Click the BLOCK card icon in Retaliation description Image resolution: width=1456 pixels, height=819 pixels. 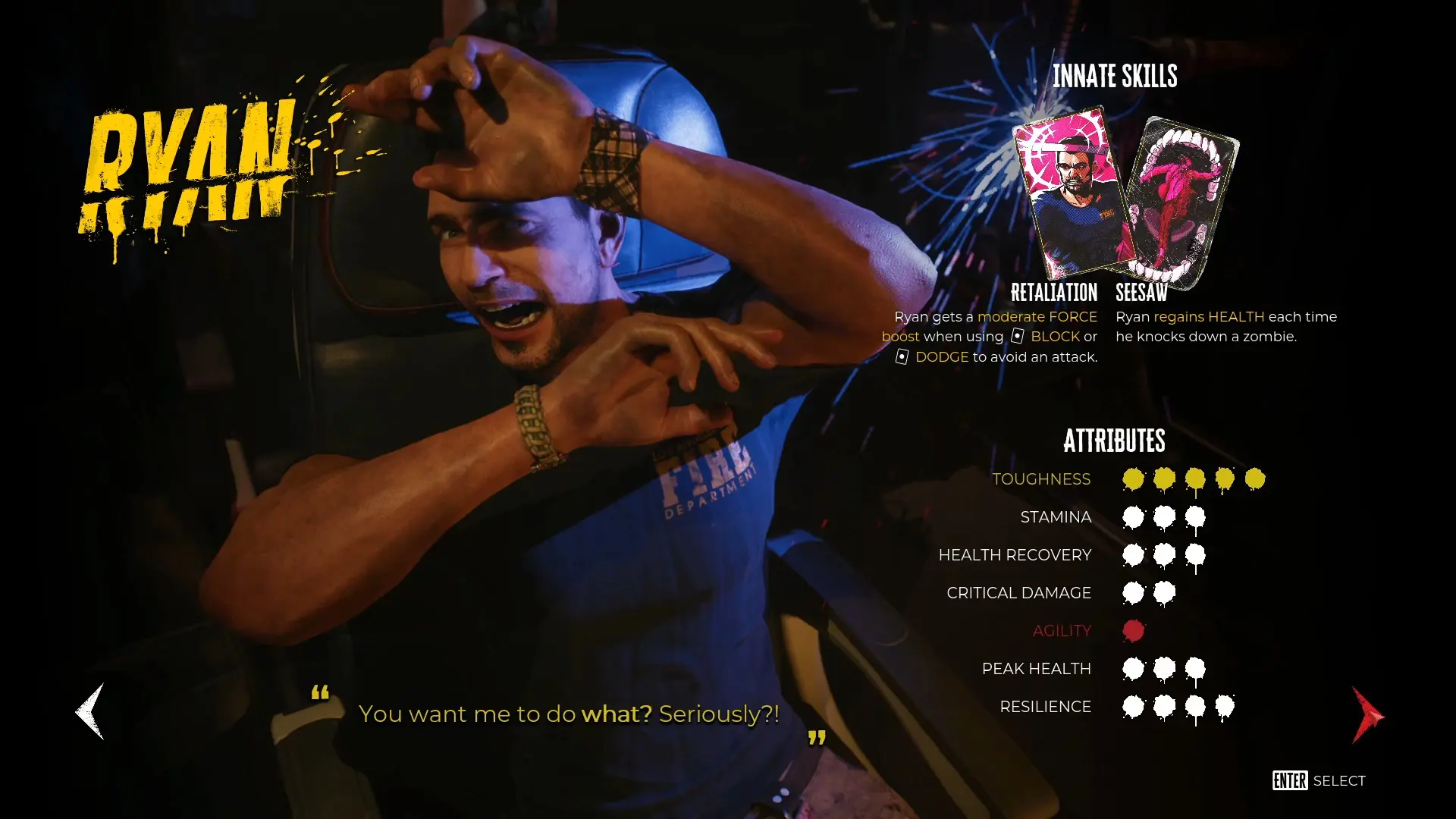1016,336
